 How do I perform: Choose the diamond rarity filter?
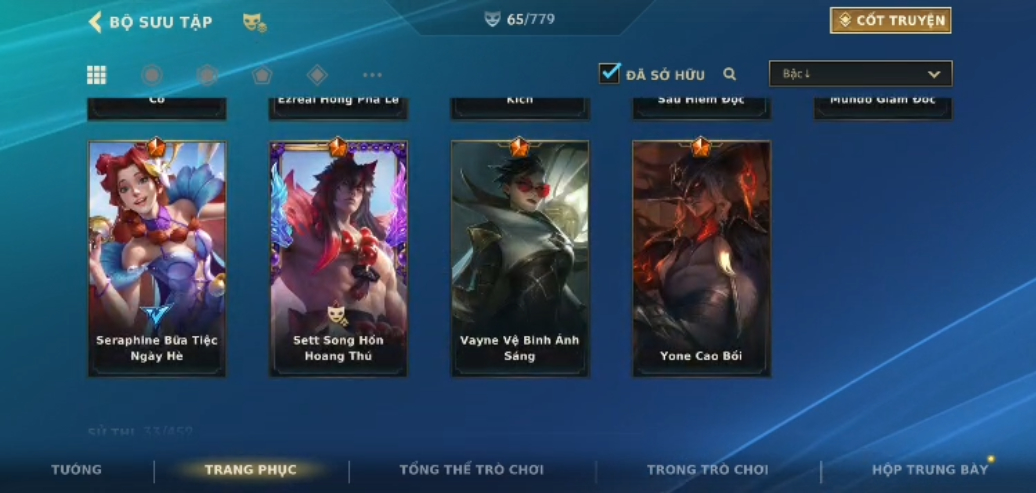pos(317,75)
